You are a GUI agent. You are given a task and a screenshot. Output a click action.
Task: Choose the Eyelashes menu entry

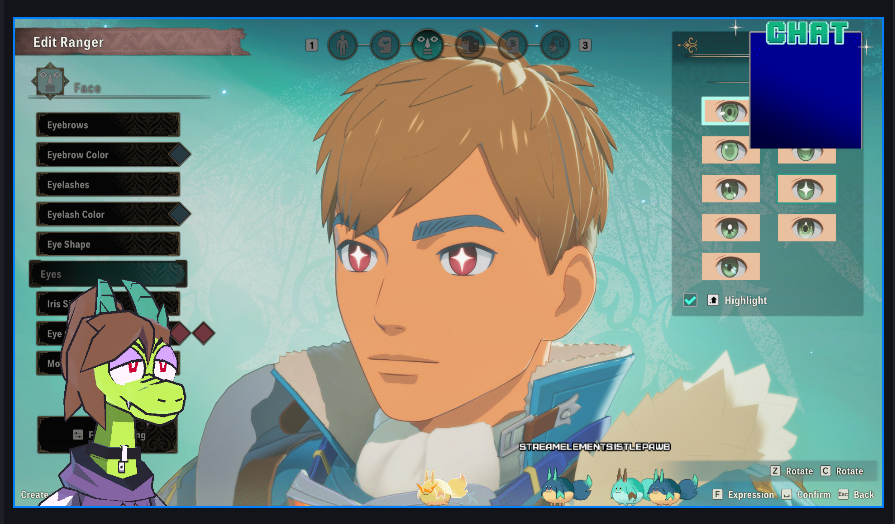click(x=108, y=185)
